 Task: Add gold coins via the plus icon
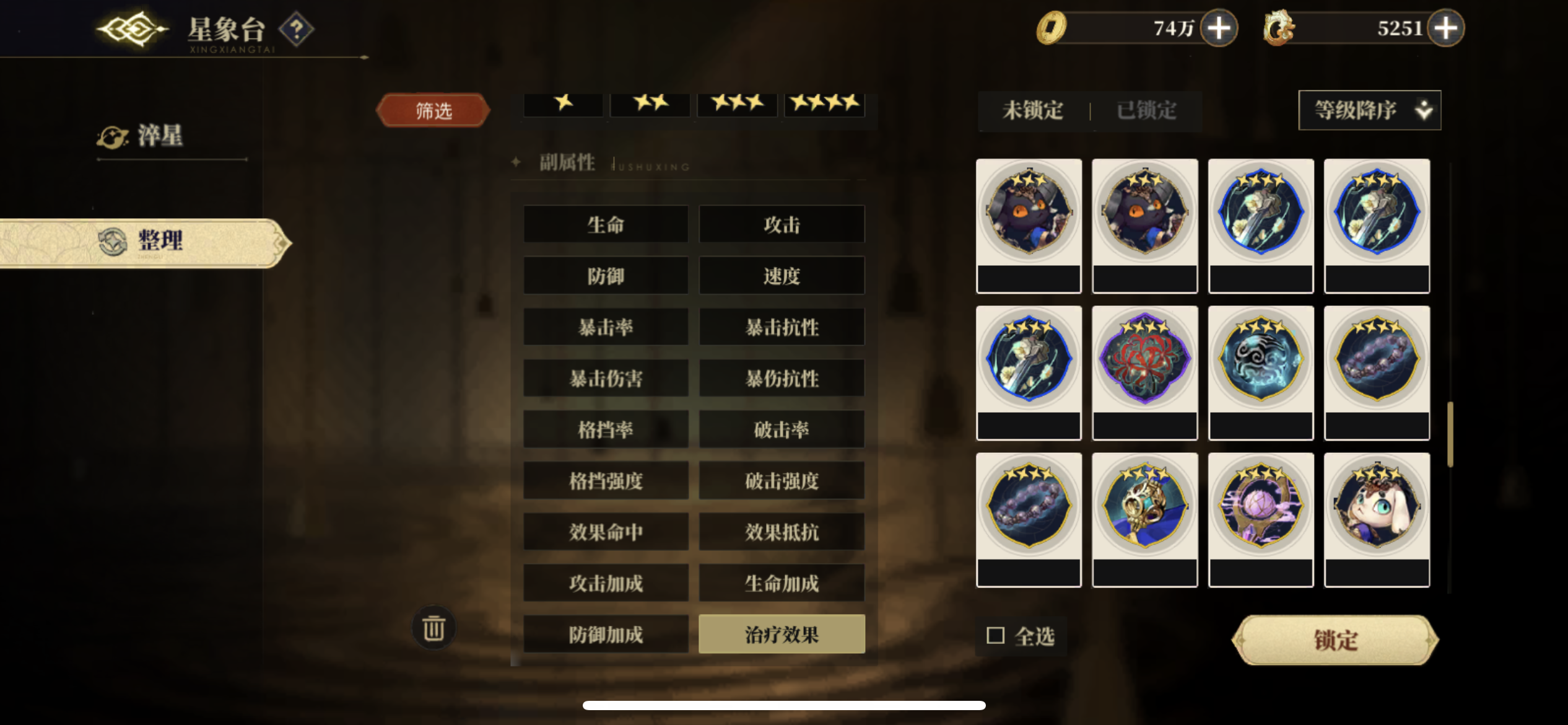pos(1217,27)
